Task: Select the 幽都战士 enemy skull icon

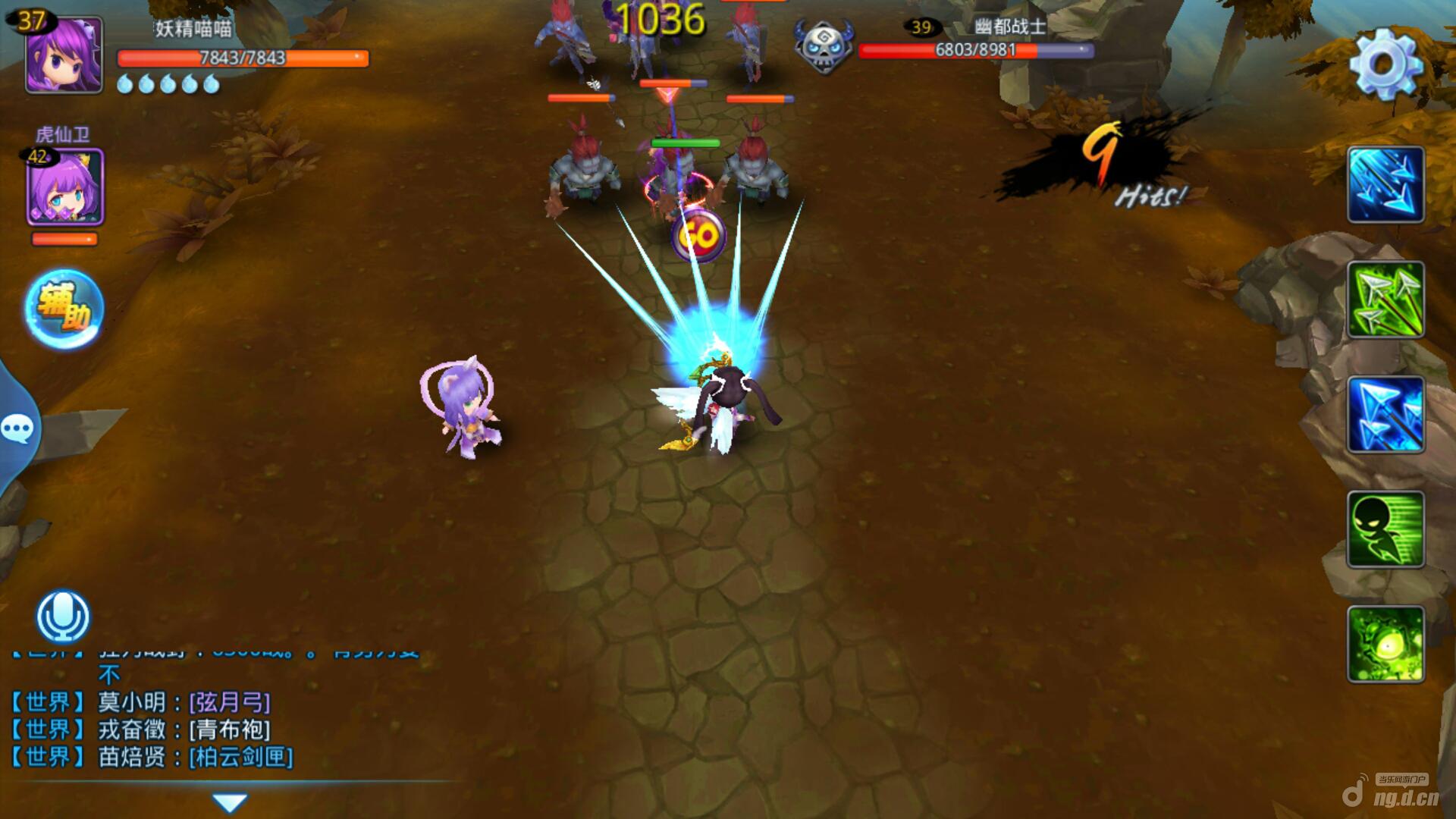Action: click(824, 47)
